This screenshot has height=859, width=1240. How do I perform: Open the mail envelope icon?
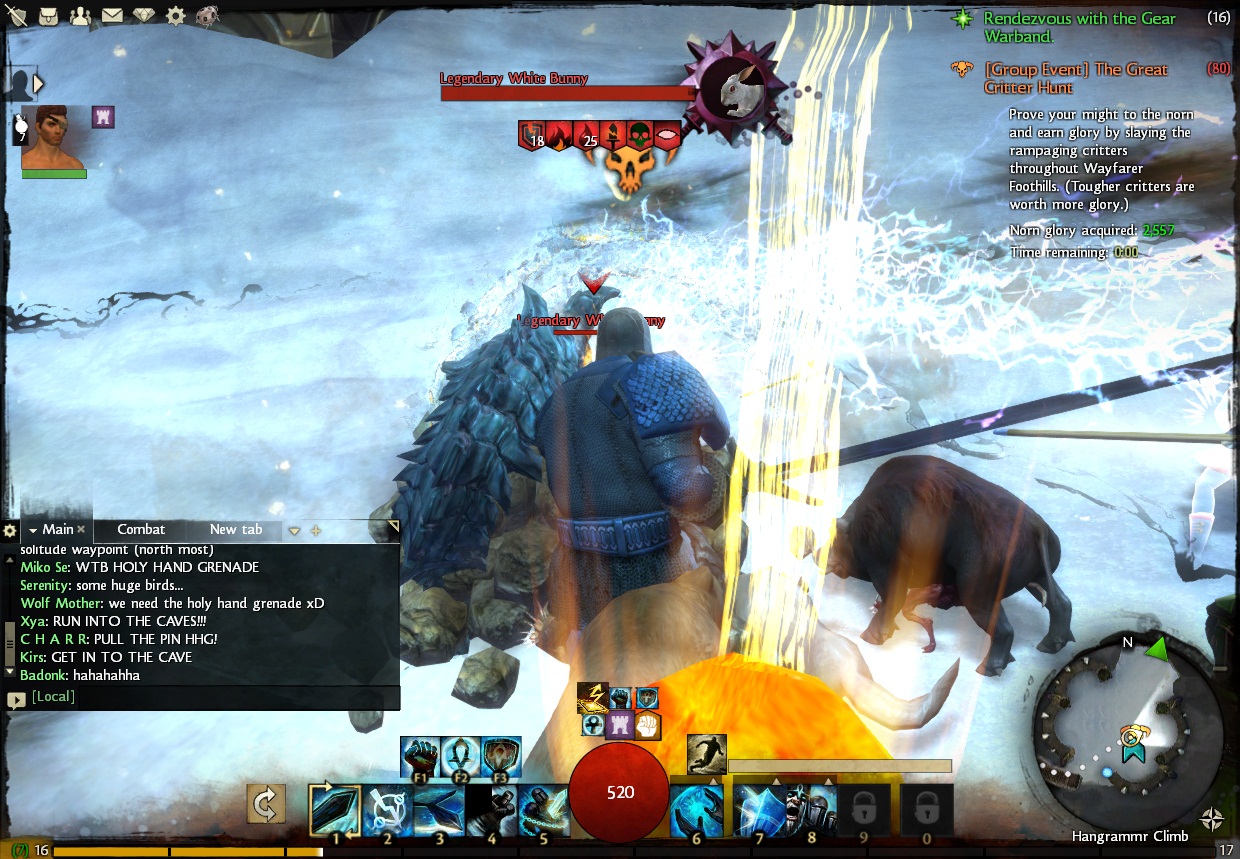(111, 15)
